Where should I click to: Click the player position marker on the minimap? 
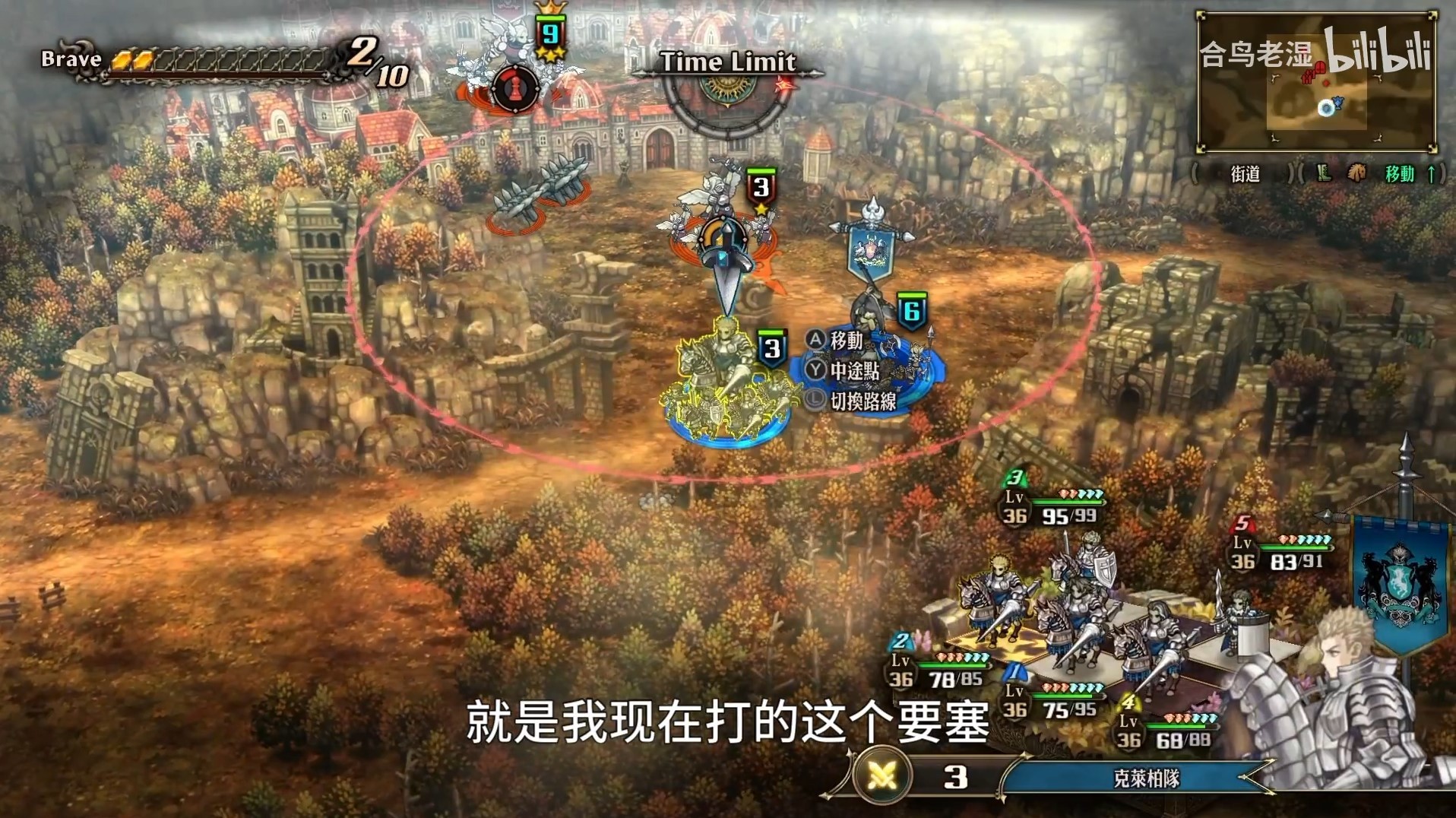pyautogui.click(x=1326, y=108)
